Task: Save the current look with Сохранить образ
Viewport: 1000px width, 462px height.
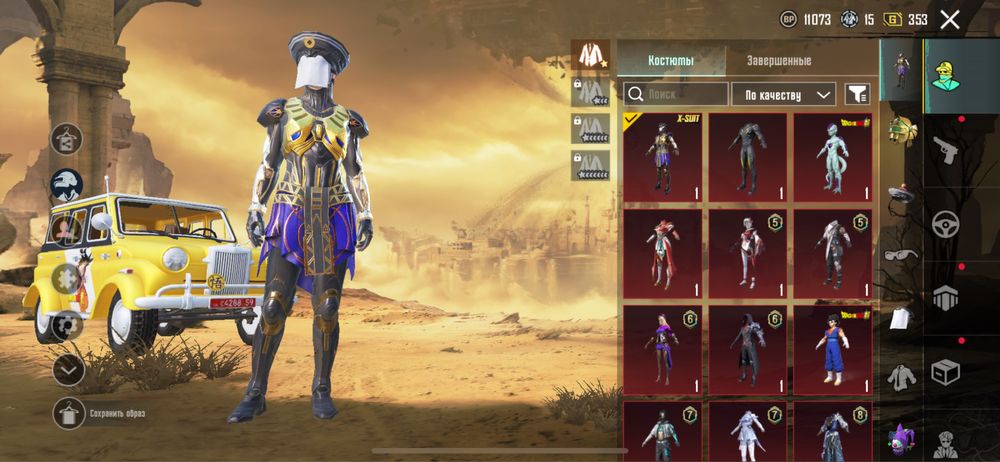Action: coord(70,412)
